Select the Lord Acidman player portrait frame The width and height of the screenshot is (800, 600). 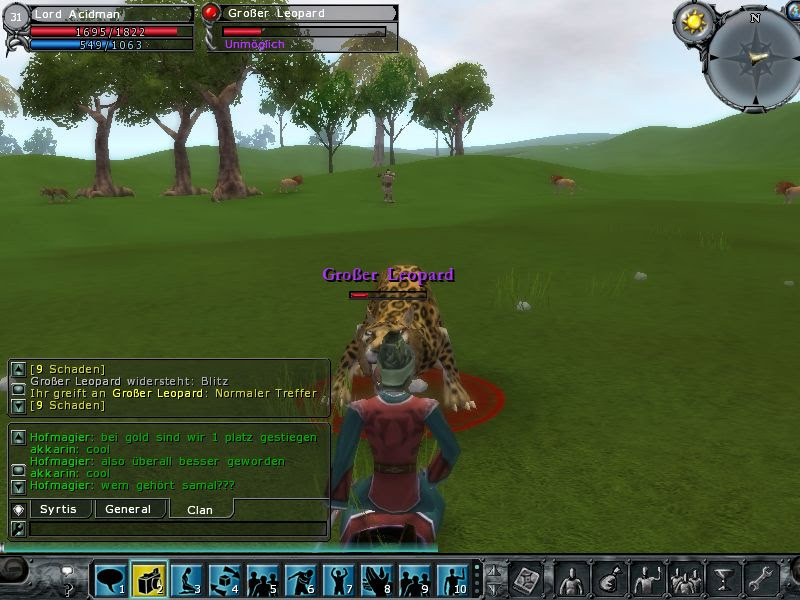[16, 16]
